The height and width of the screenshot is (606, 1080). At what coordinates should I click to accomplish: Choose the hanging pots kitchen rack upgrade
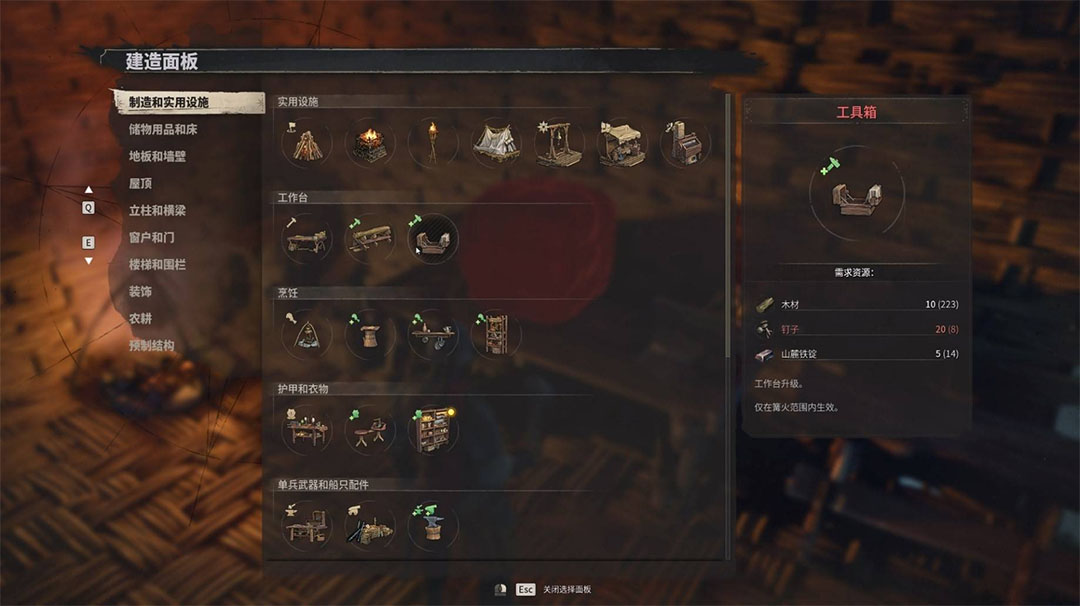click(433, 333)
